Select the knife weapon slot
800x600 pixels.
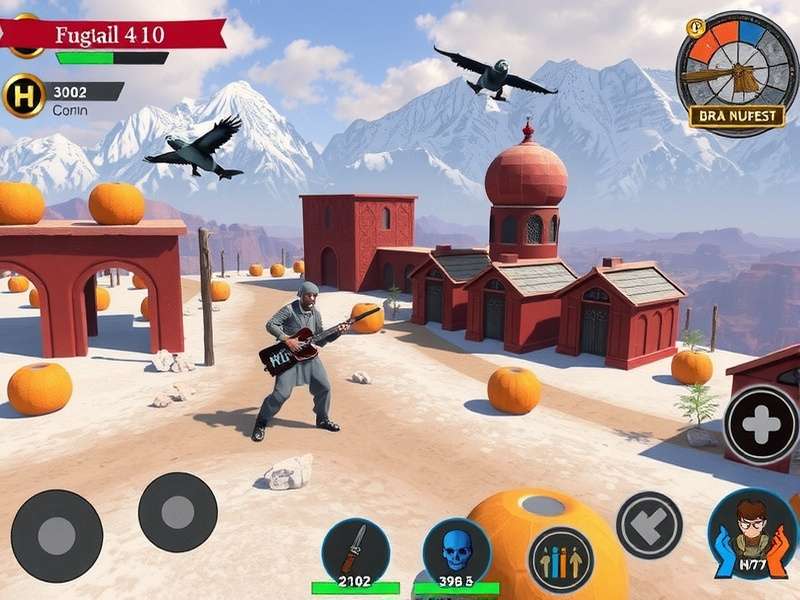pyautogui.click(x=355, y=551)
